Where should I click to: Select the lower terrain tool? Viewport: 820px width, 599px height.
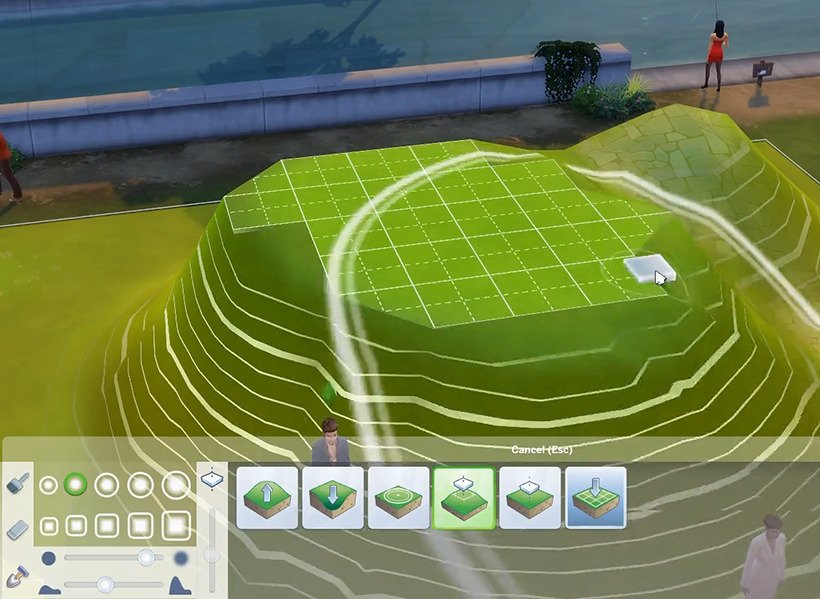[332, 497]
